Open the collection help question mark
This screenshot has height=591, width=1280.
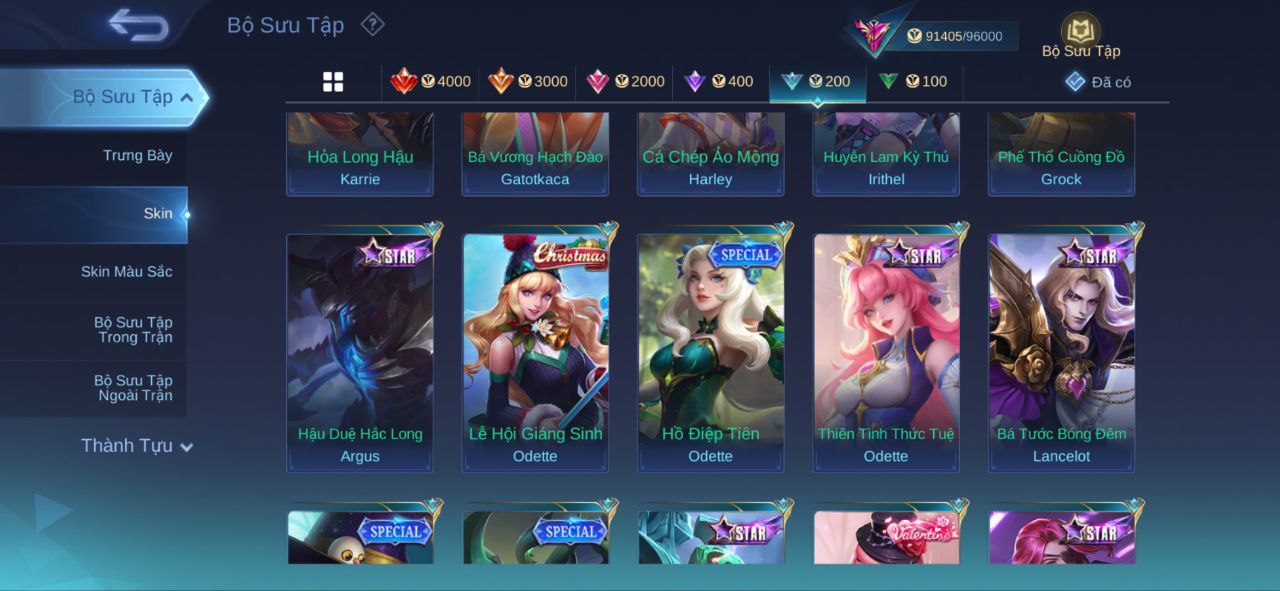(x=372, y=24)
